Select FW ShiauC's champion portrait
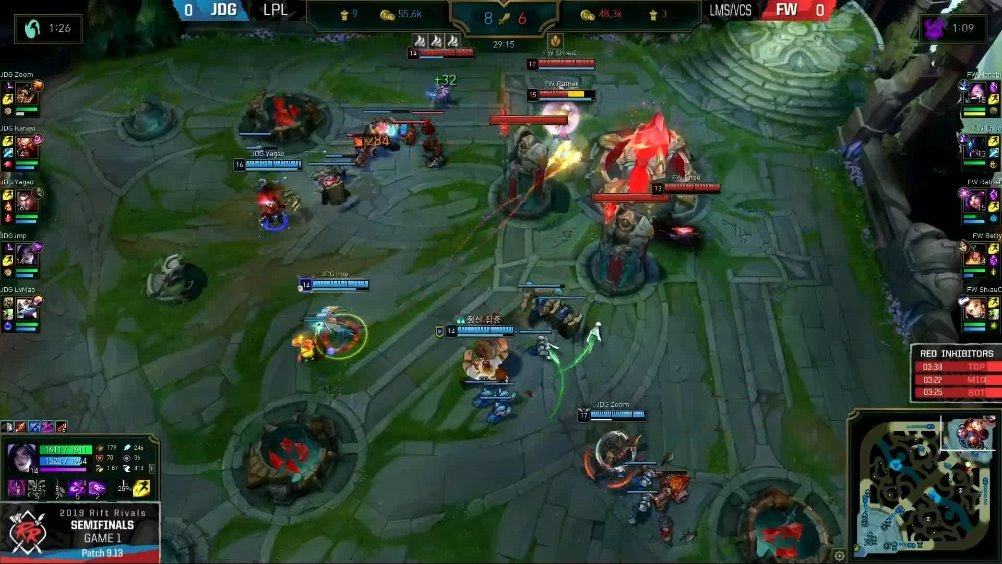Image resolution: width=1002 pixels, height=564 pixels. pos(975,308)
